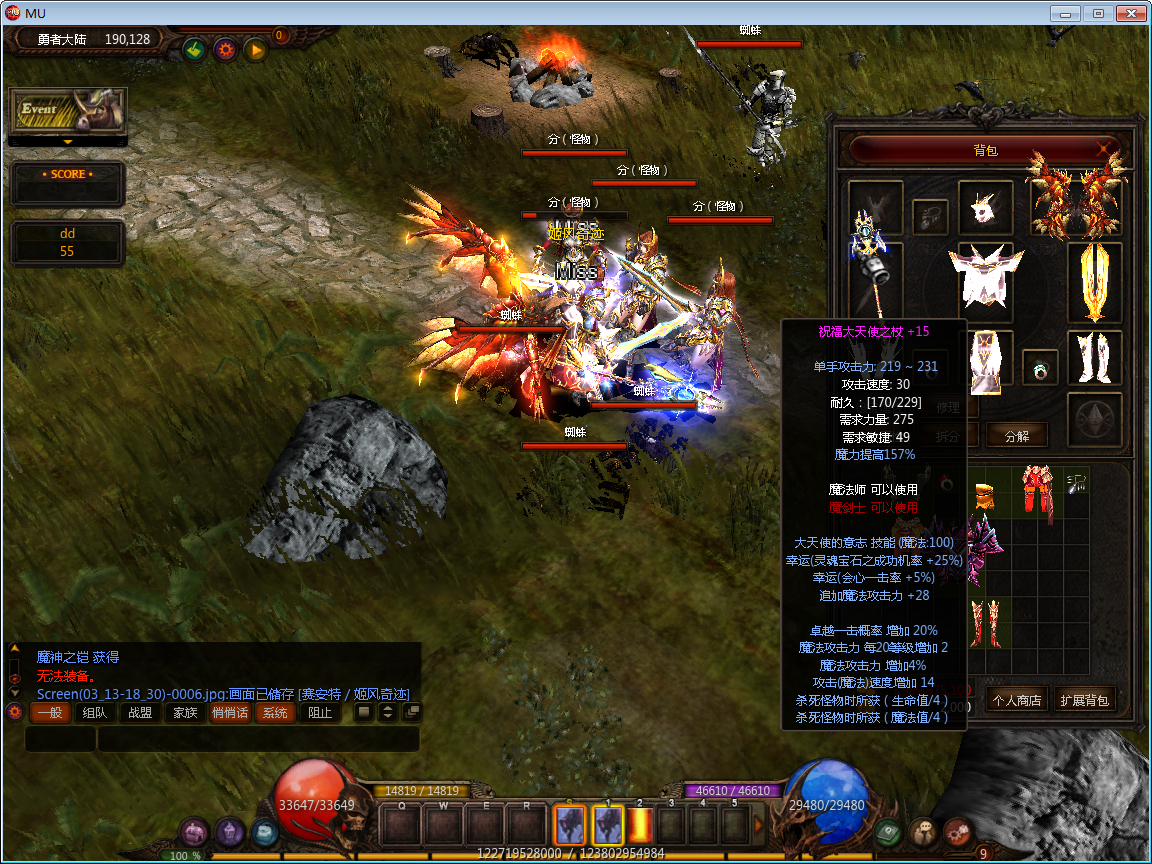Click the 分解 button in the bag
Viewport: 1152px width, 864px height.
1016,435
